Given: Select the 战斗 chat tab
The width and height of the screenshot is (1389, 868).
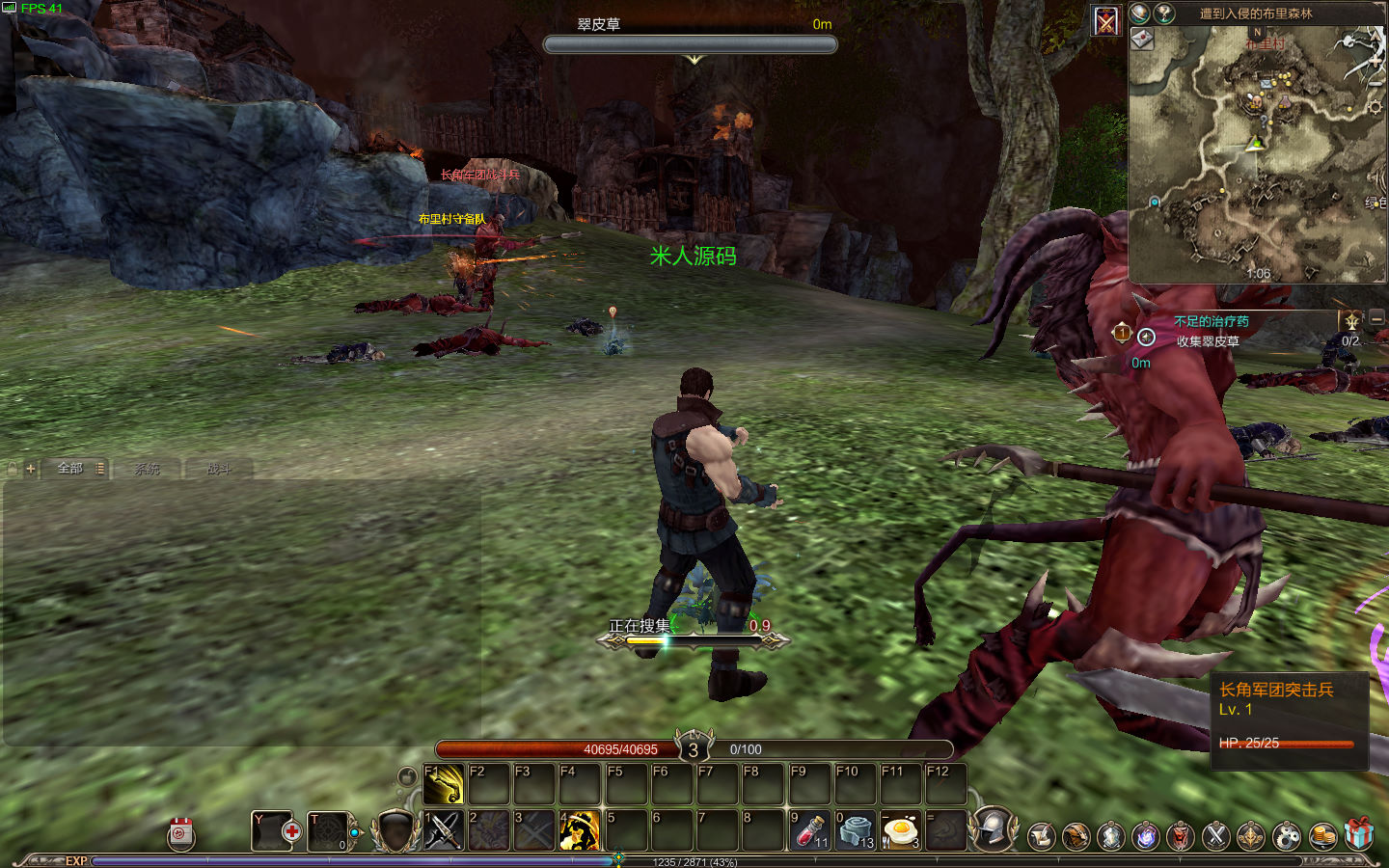Looking at the screenshot, I should (219, 469).
